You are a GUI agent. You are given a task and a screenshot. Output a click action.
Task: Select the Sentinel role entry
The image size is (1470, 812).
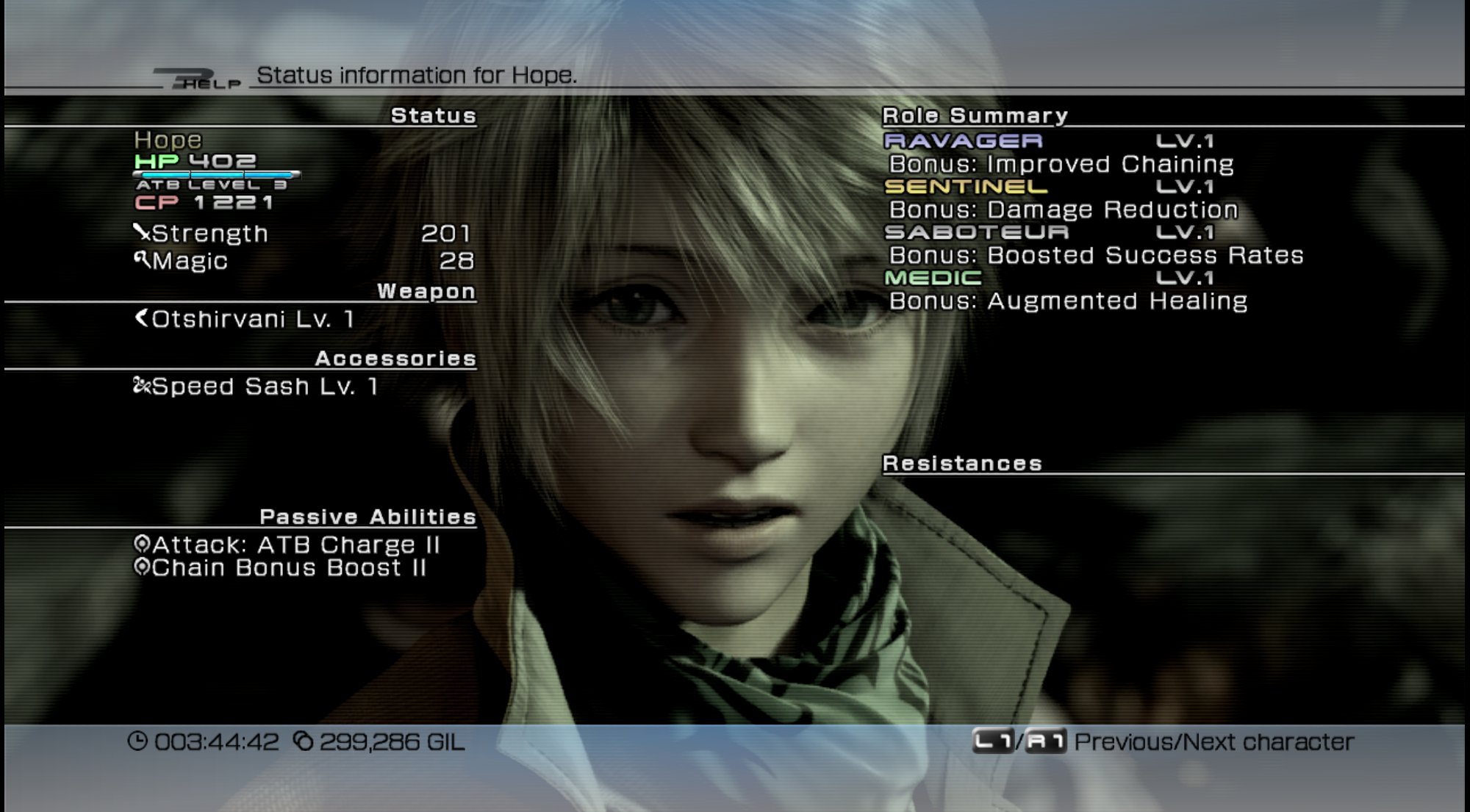coord(966,187)
